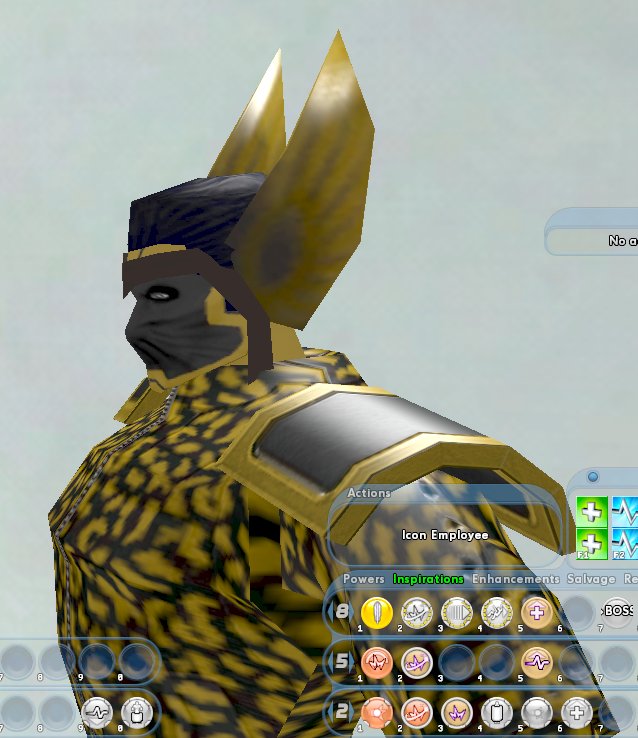Open the Salvage tab
Viewport: 638px width, 738px height.
tap(591, 579)
